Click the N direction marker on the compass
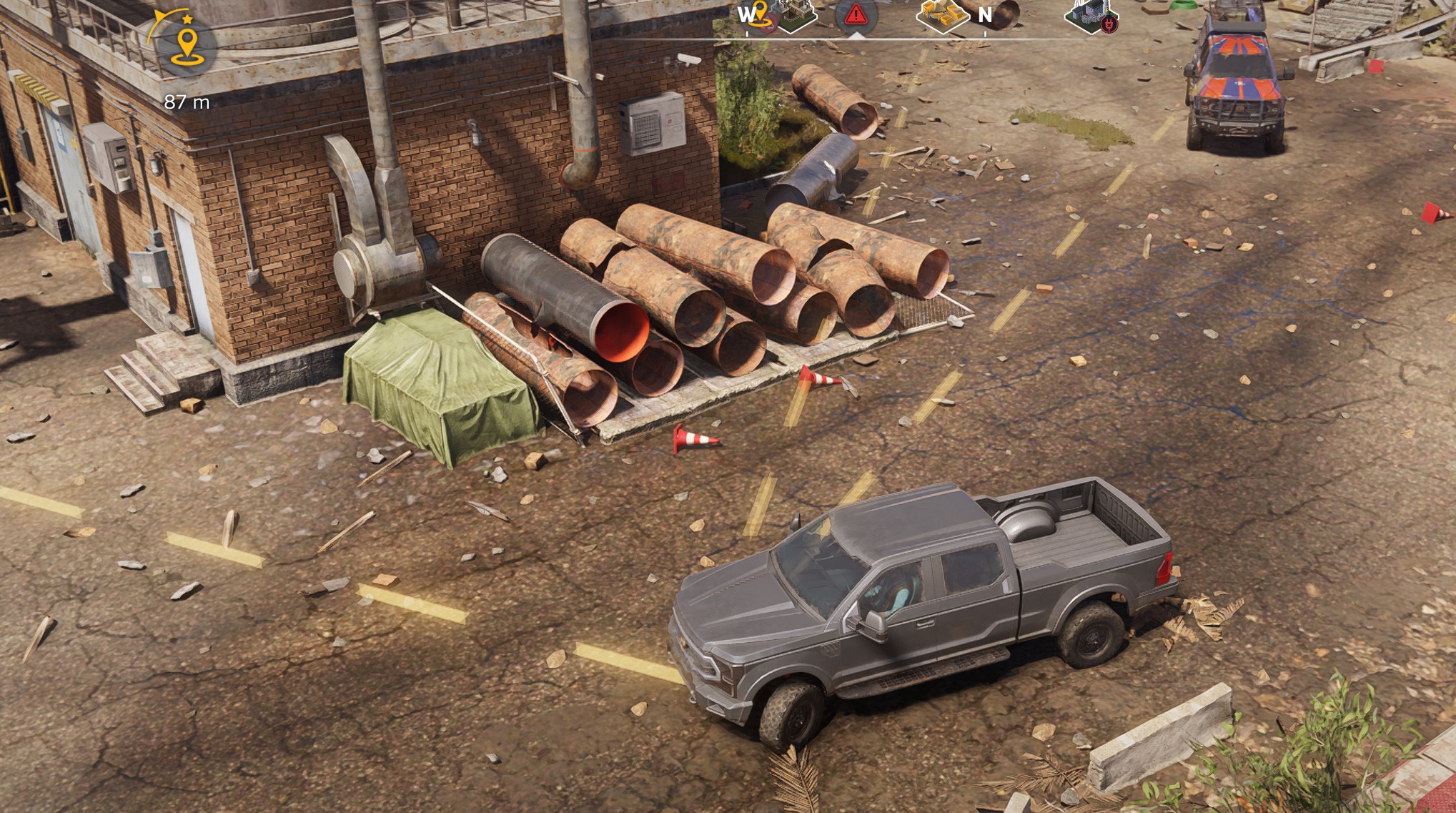 click(986, 14)
